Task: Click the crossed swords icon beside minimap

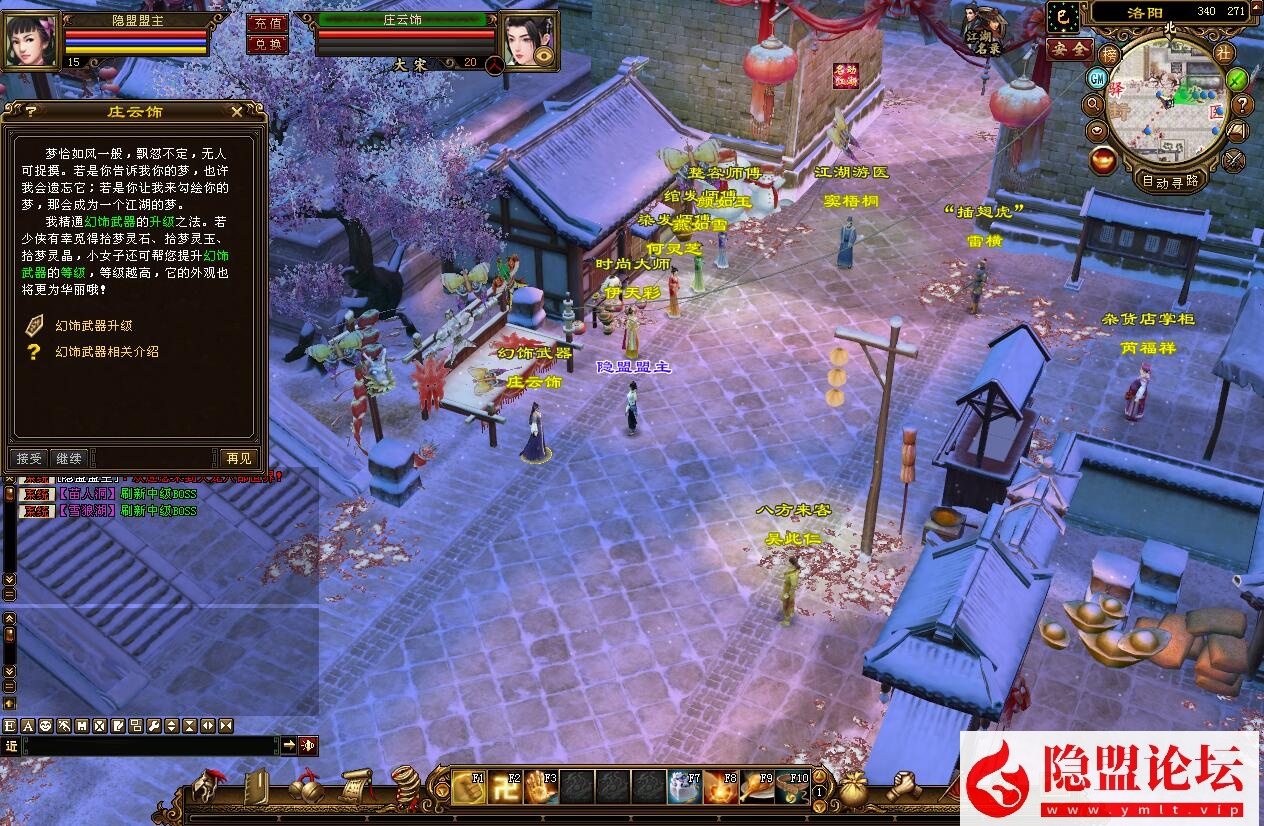Action: coord(1234,158)
